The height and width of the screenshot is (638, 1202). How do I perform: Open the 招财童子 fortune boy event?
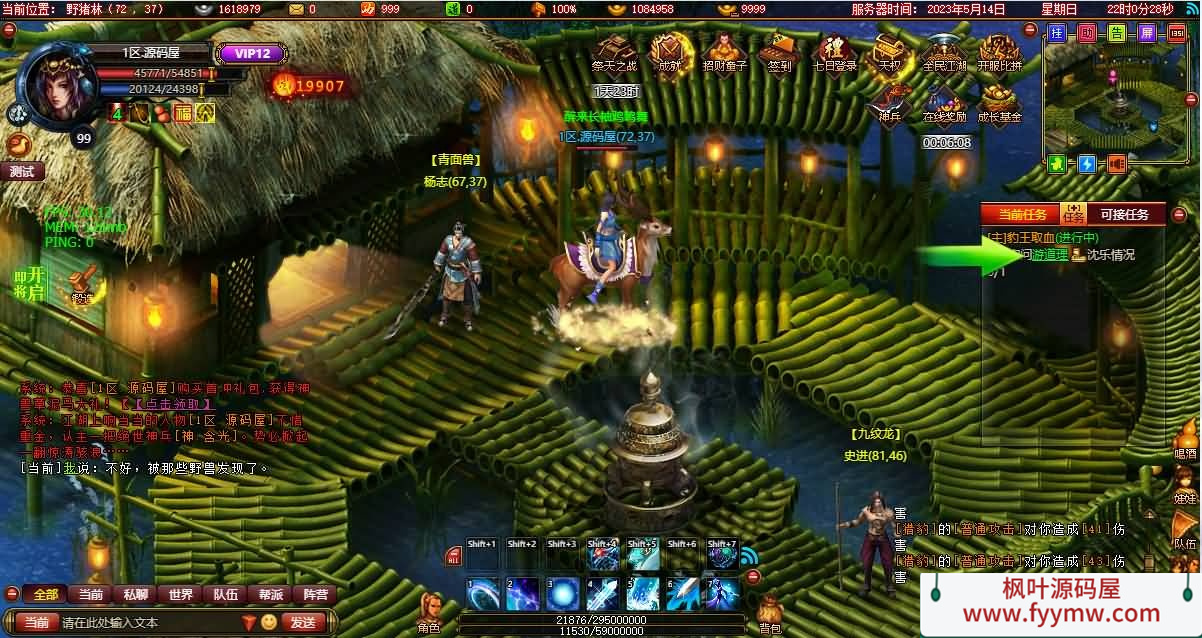click(x=723, y=51)
